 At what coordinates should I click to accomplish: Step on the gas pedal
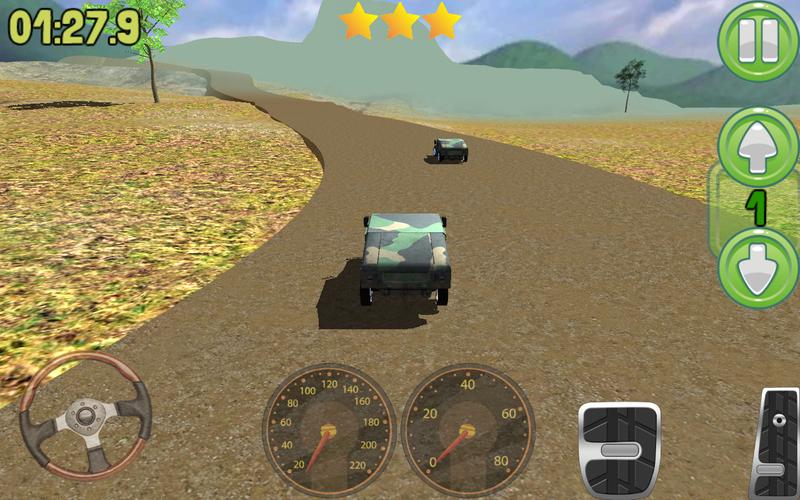point(777,443)
